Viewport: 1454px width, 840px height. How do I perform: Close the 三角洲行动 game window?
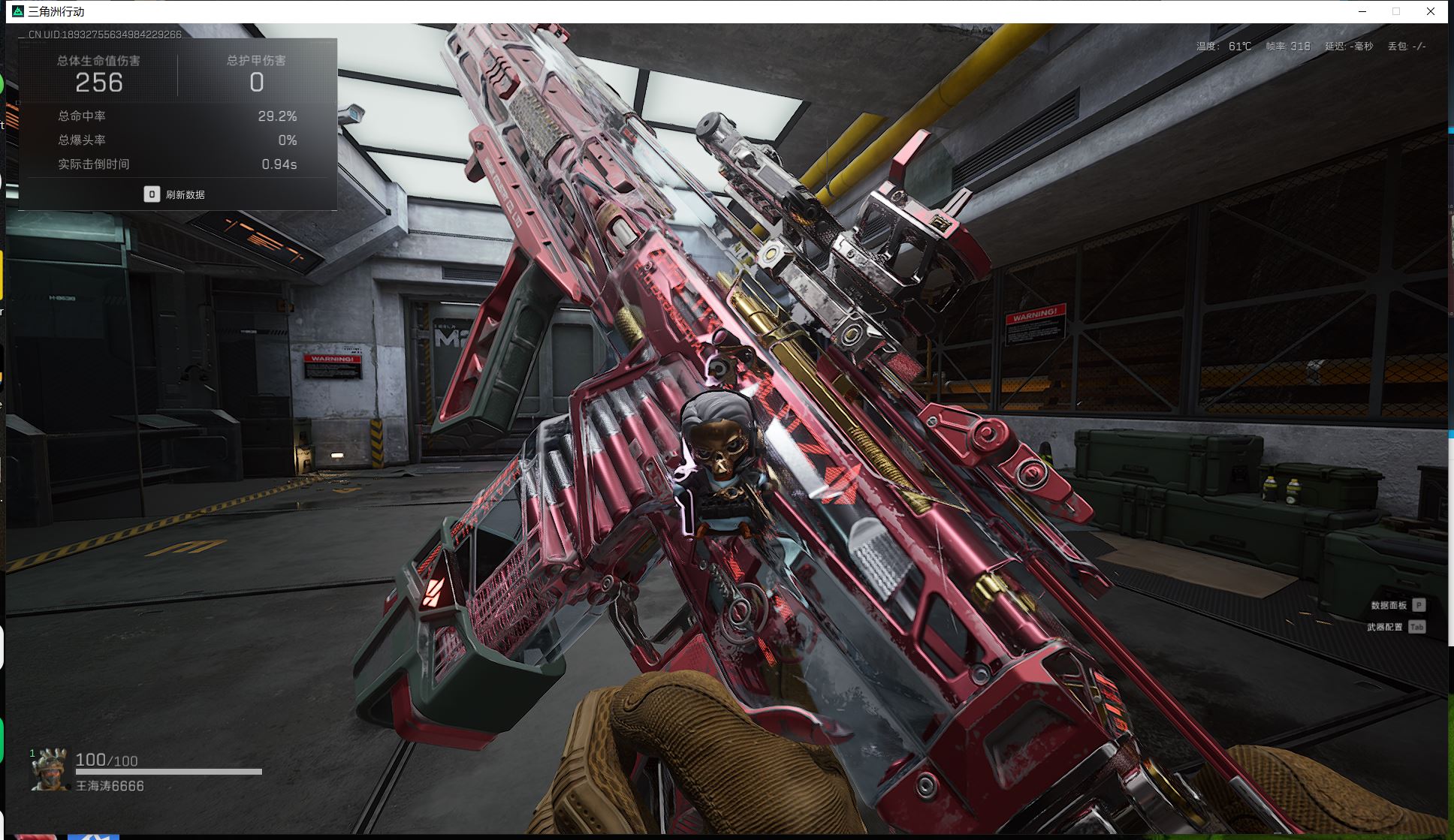[x=1431, y=11]
